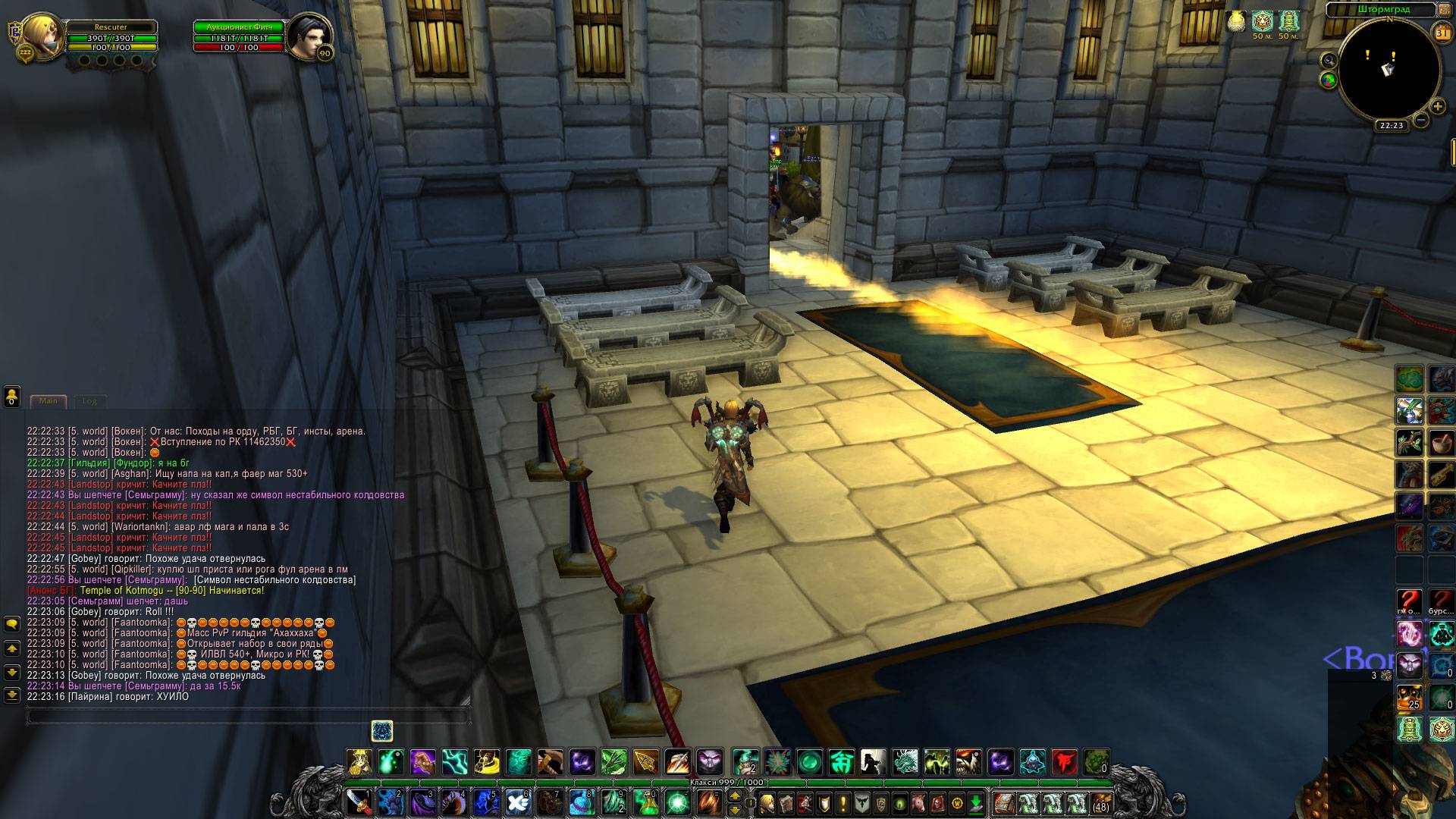
Task: Open the calendar button showing 31
Action: (1442, 33)
